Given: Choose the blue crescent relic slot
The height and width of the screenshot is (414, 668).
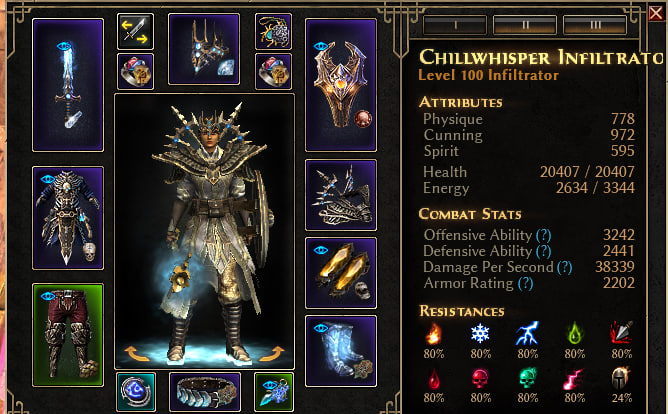Looking at the screenshot, I should (135, 390).
